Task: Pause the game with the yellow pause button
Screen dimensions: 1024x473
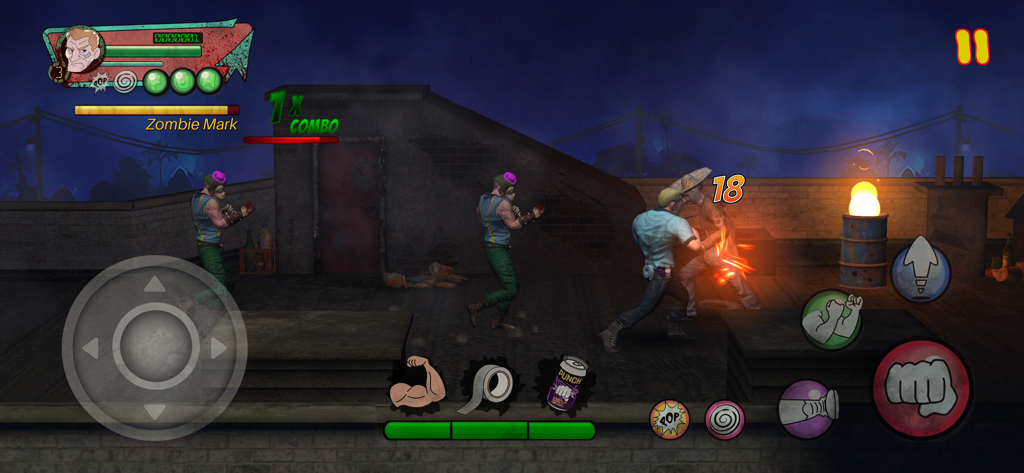Action: (x=971, y=47)
